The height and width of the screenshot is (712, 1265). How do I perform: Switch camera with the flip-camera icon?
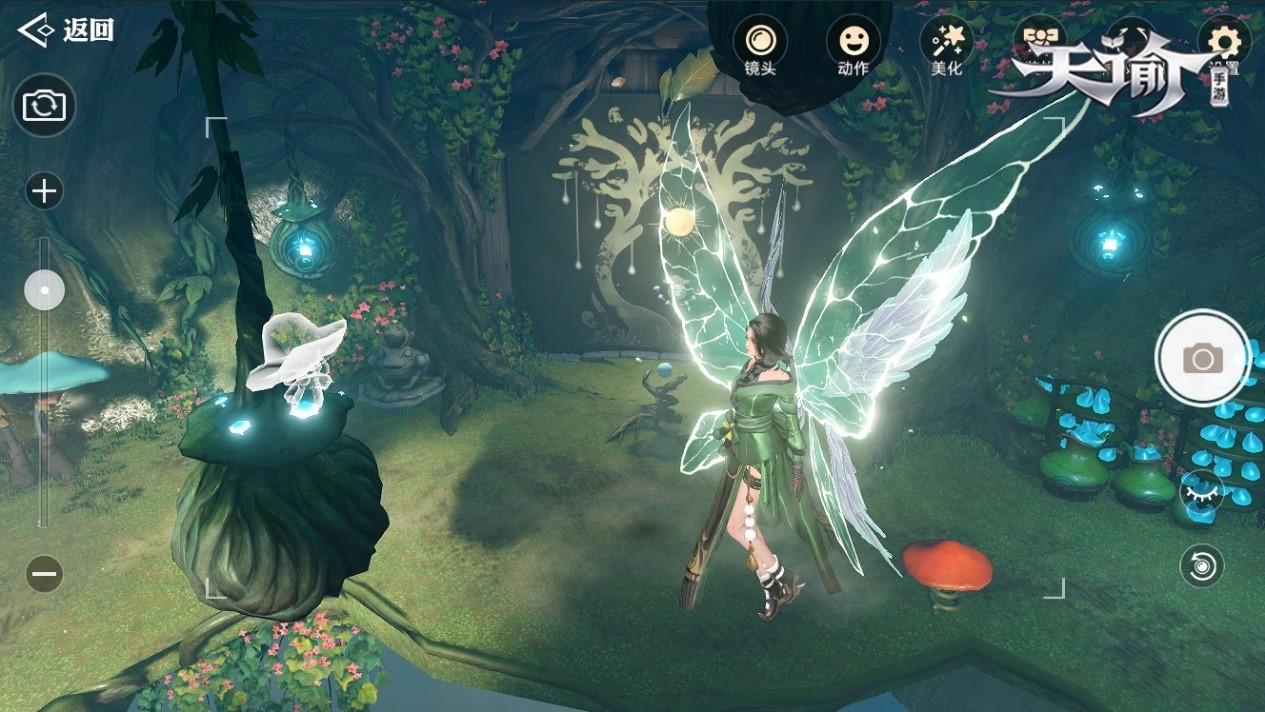click(44, 105)
